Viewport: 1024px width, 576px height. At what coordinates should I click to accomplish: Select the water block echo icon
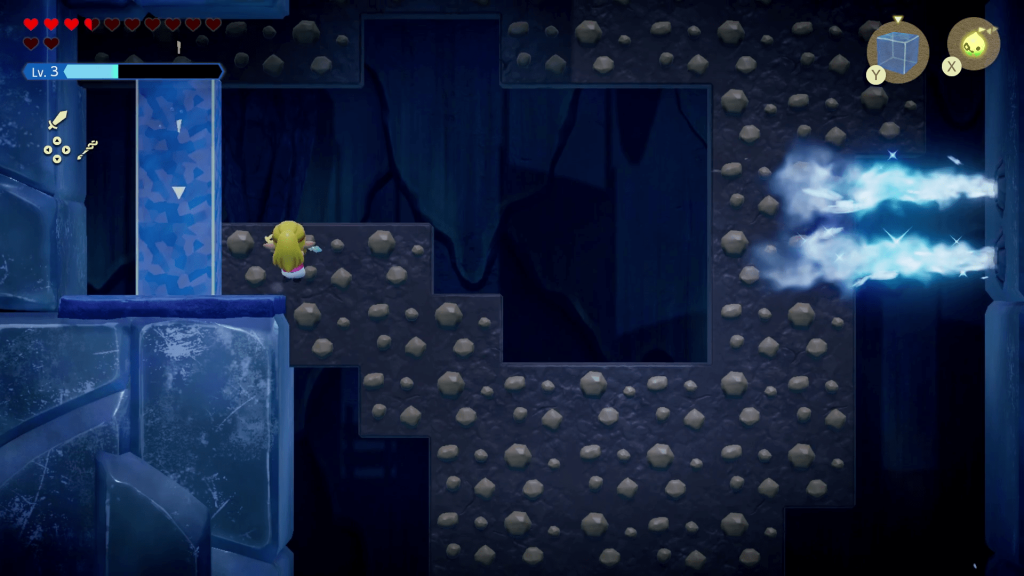pos(897,50)
